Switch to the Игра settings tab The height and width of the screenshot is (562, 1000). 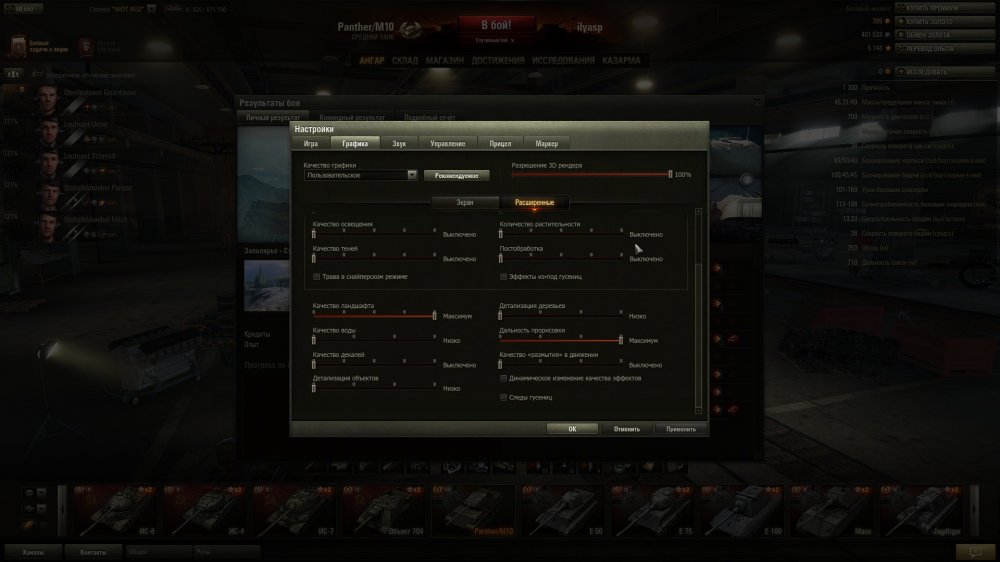click(310, 144)
